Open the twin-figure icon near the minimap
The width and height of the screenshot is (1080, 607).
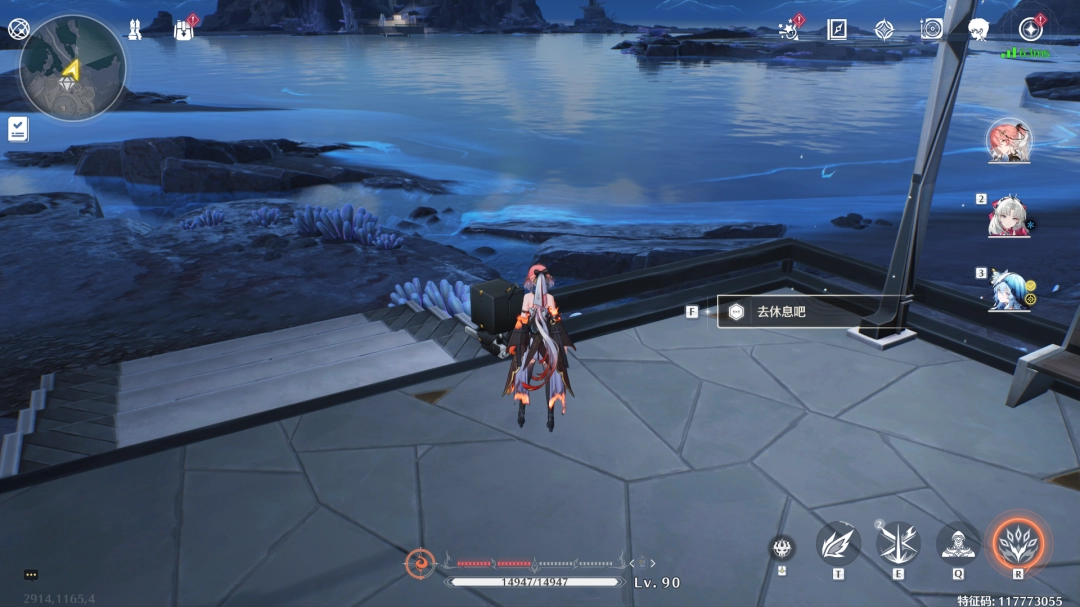(134, 29)
